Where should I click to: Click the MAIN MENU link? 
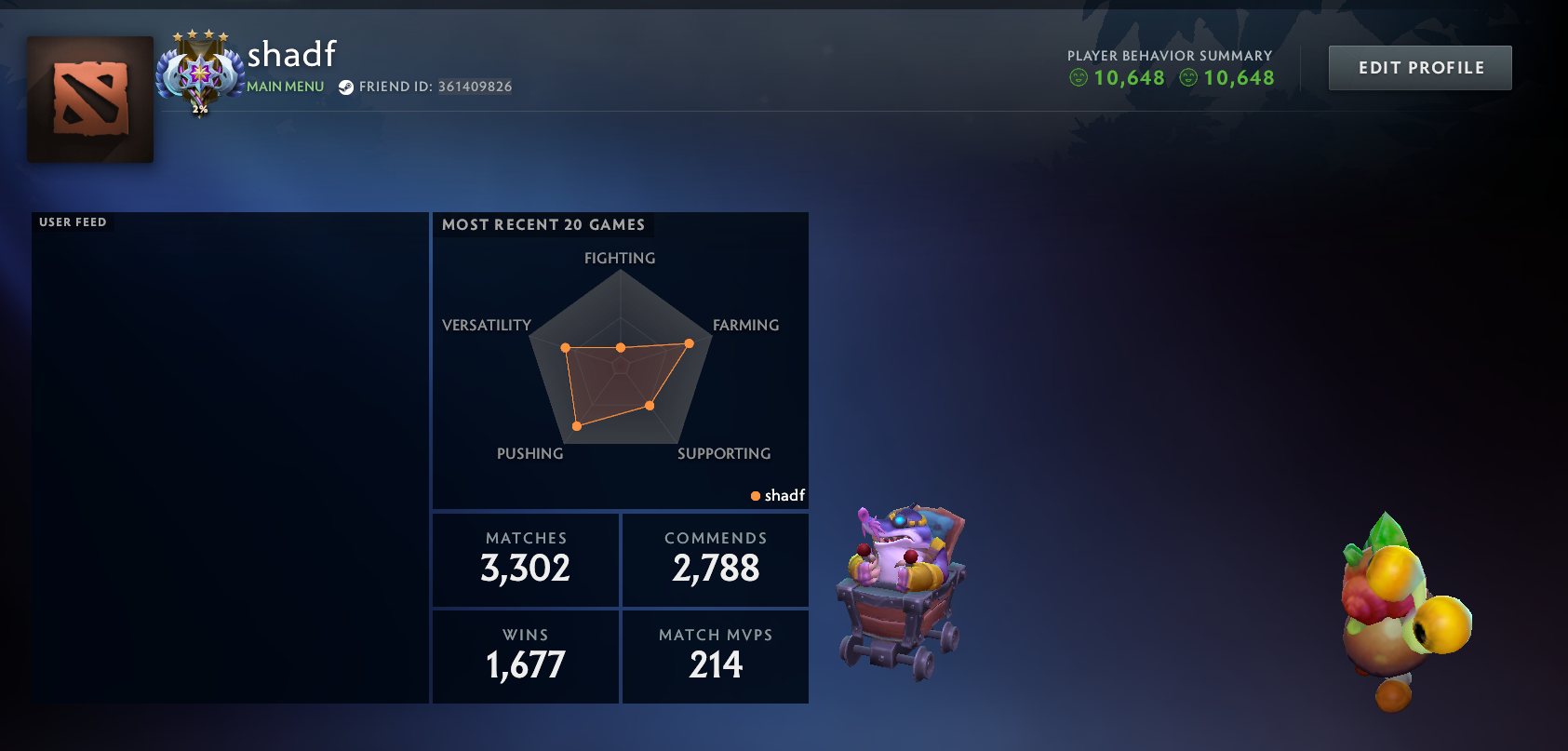pos(285,86)
